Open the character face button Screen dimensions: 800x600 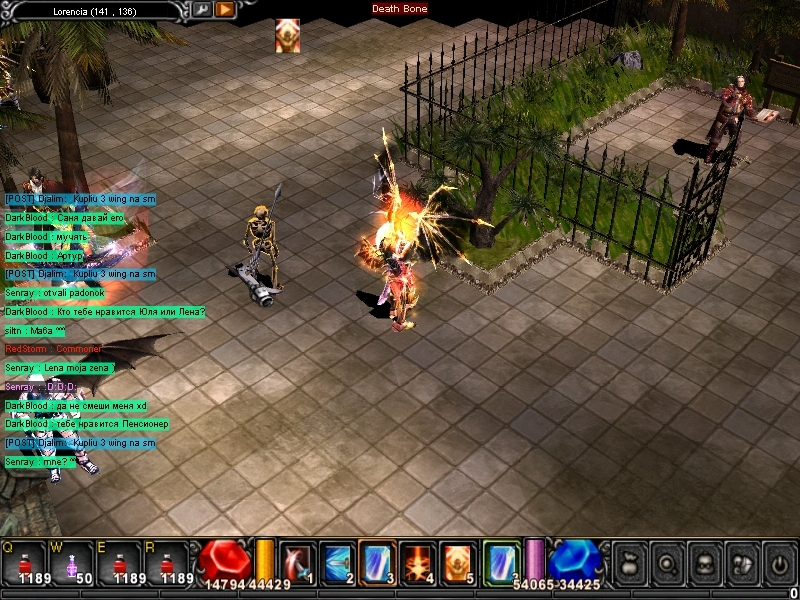704,564
